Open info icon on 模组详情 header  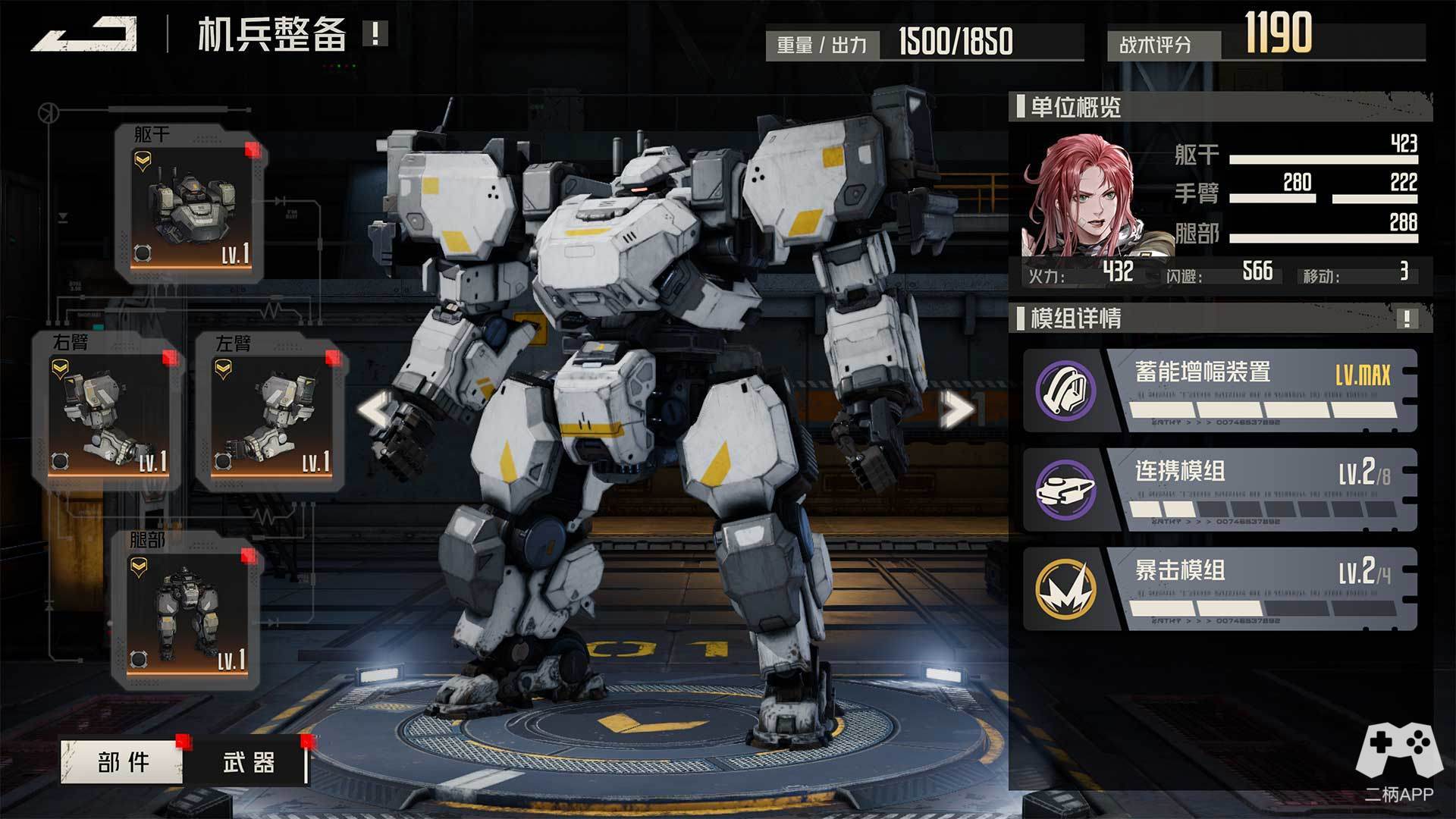(1407, 318)
